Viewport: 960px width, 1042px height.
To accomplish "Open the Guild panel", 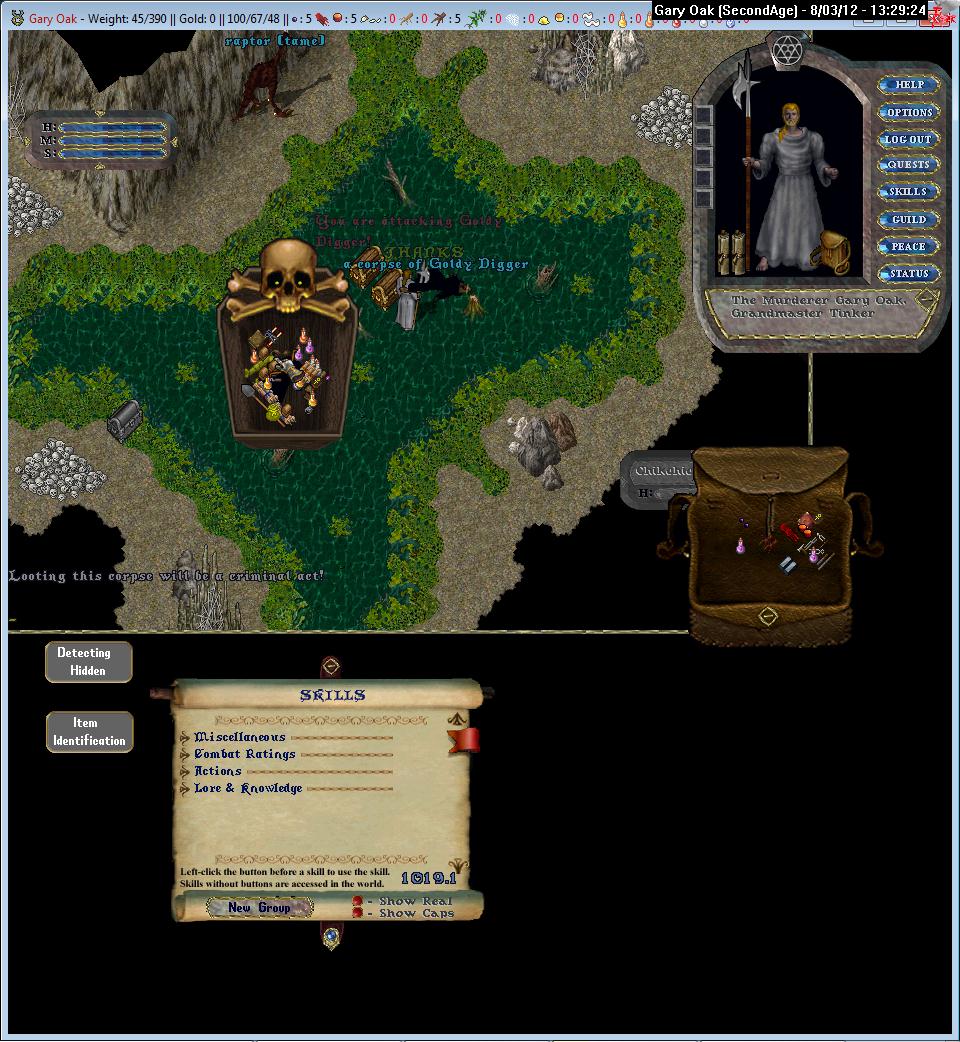I will click(909, 219).
